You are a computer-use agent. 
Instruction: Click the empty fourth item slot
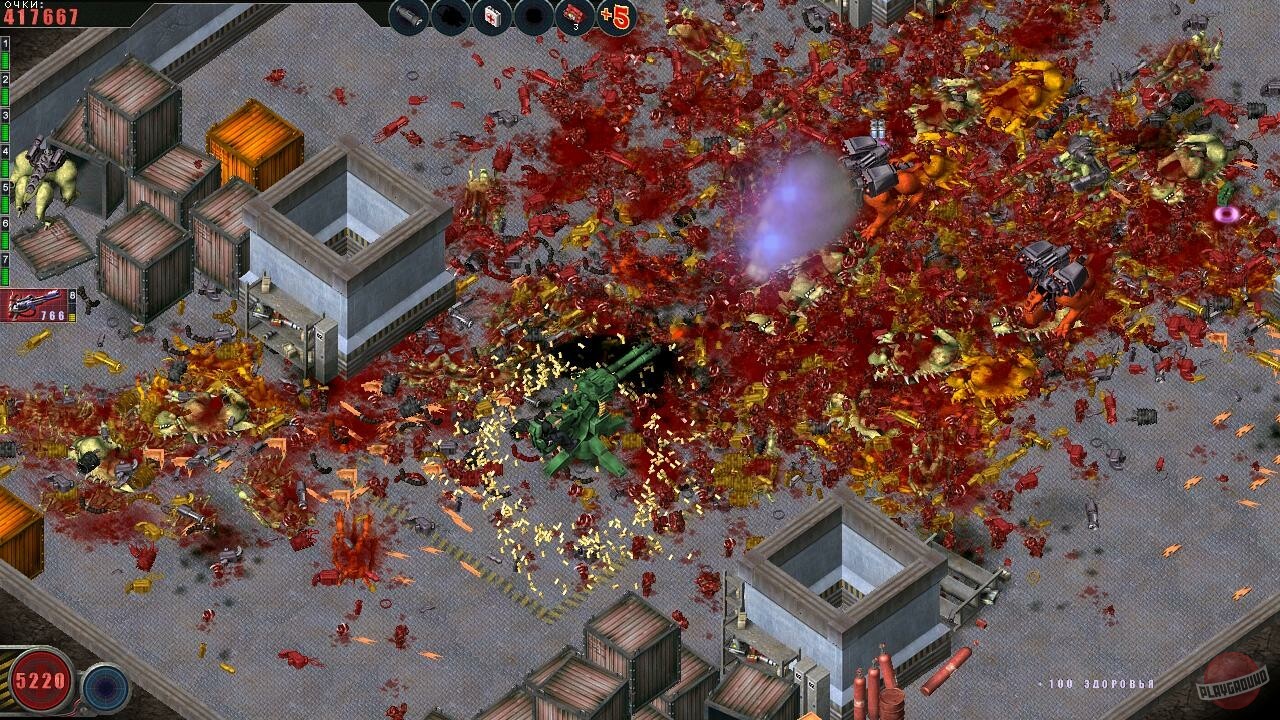tap(532, 16)
